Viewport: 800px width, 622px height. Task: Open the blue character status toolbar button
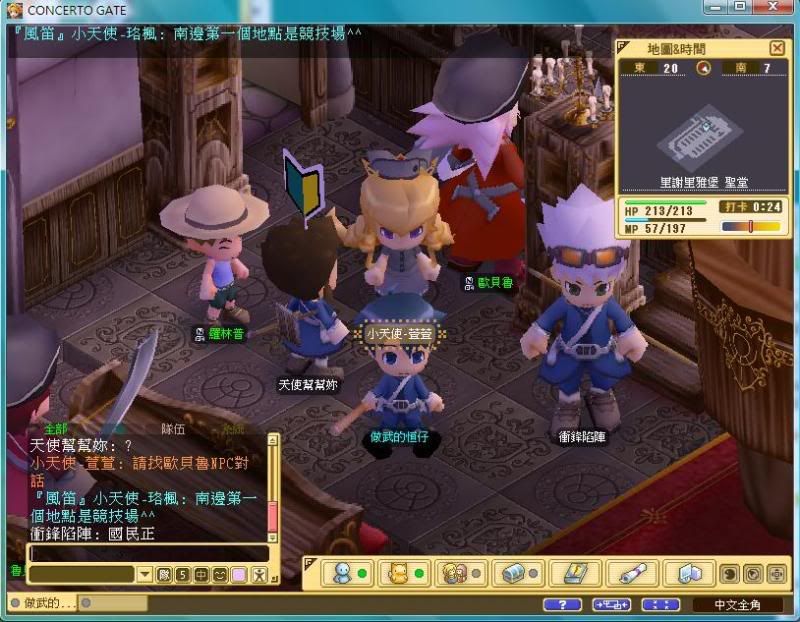[347, 574]
